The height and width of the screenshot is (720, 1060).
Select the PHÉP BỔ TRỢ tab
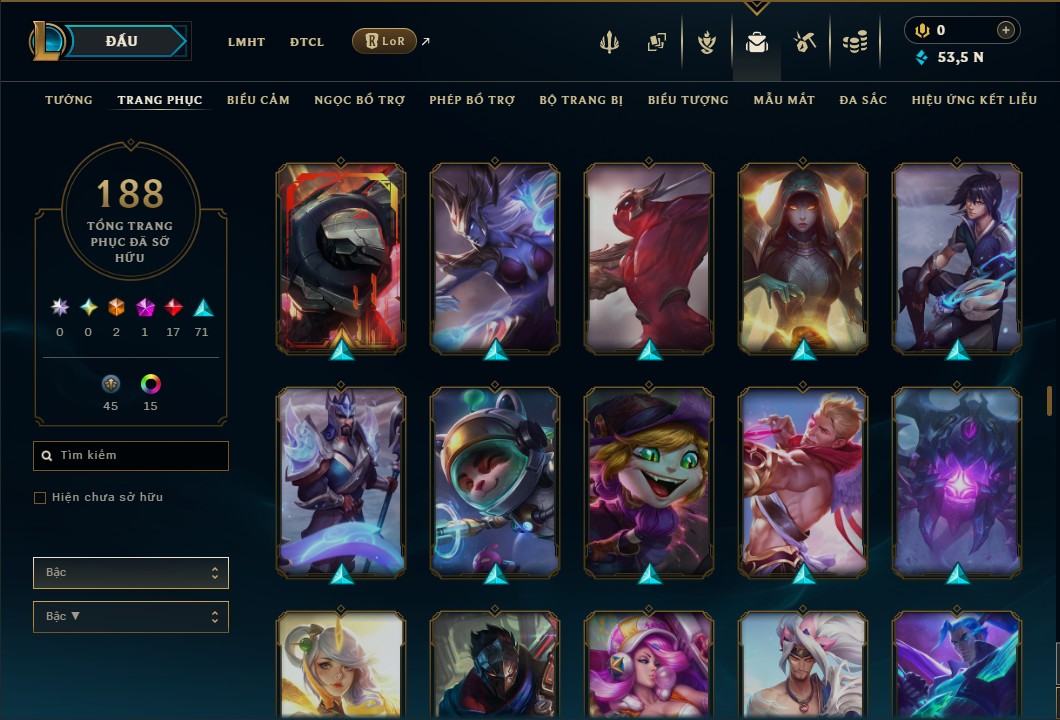click(x=472, y=100)
